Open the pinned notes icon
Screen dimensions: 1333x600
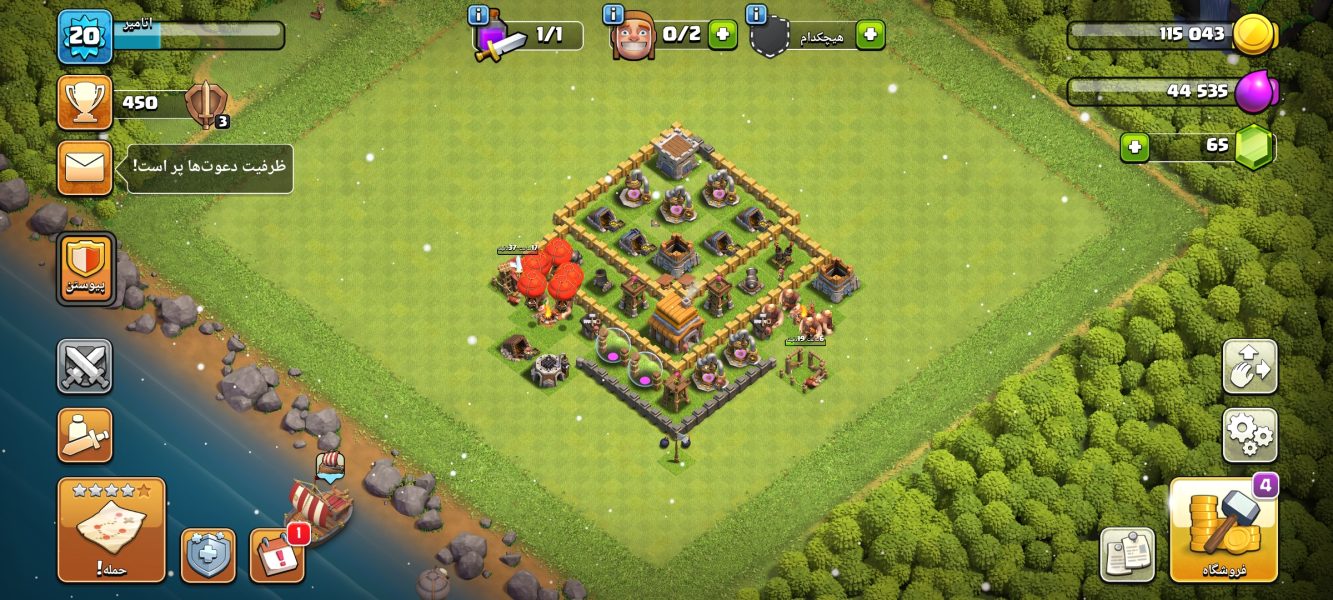click(x=1127, y=554)
